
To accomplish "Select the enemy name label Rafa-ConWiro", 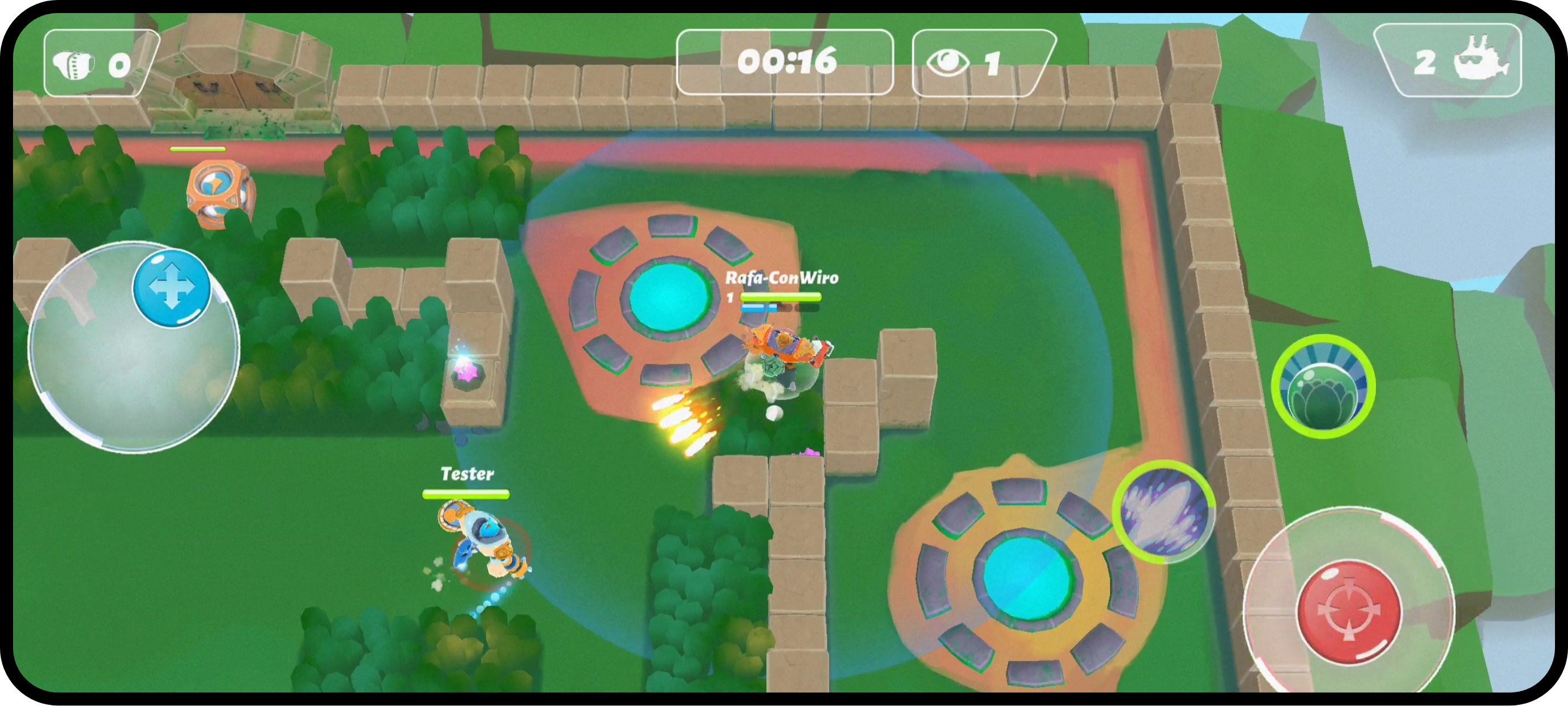I will (781, 278).
